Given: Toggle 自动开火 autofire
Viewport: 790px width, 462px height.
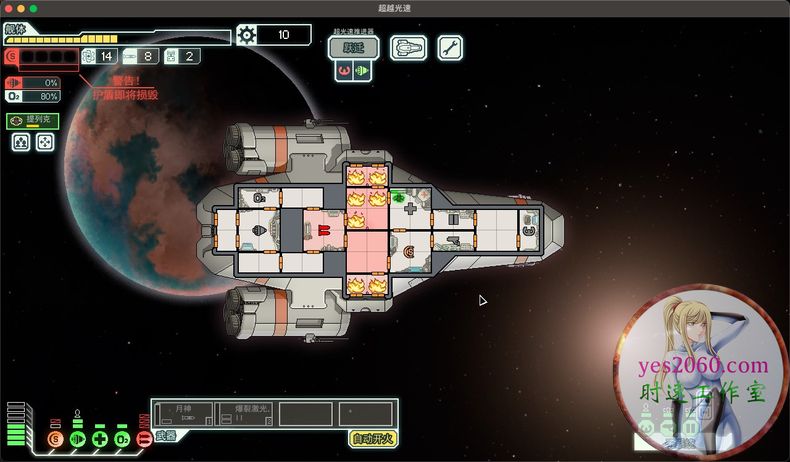Looking at the screenshot, I should [372, 437].
